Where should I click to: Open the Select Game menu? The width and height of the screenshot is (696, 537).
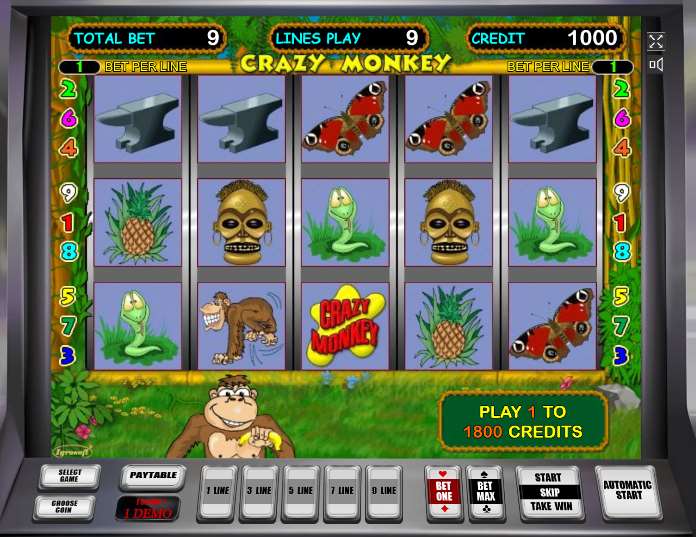coord(69,477)
